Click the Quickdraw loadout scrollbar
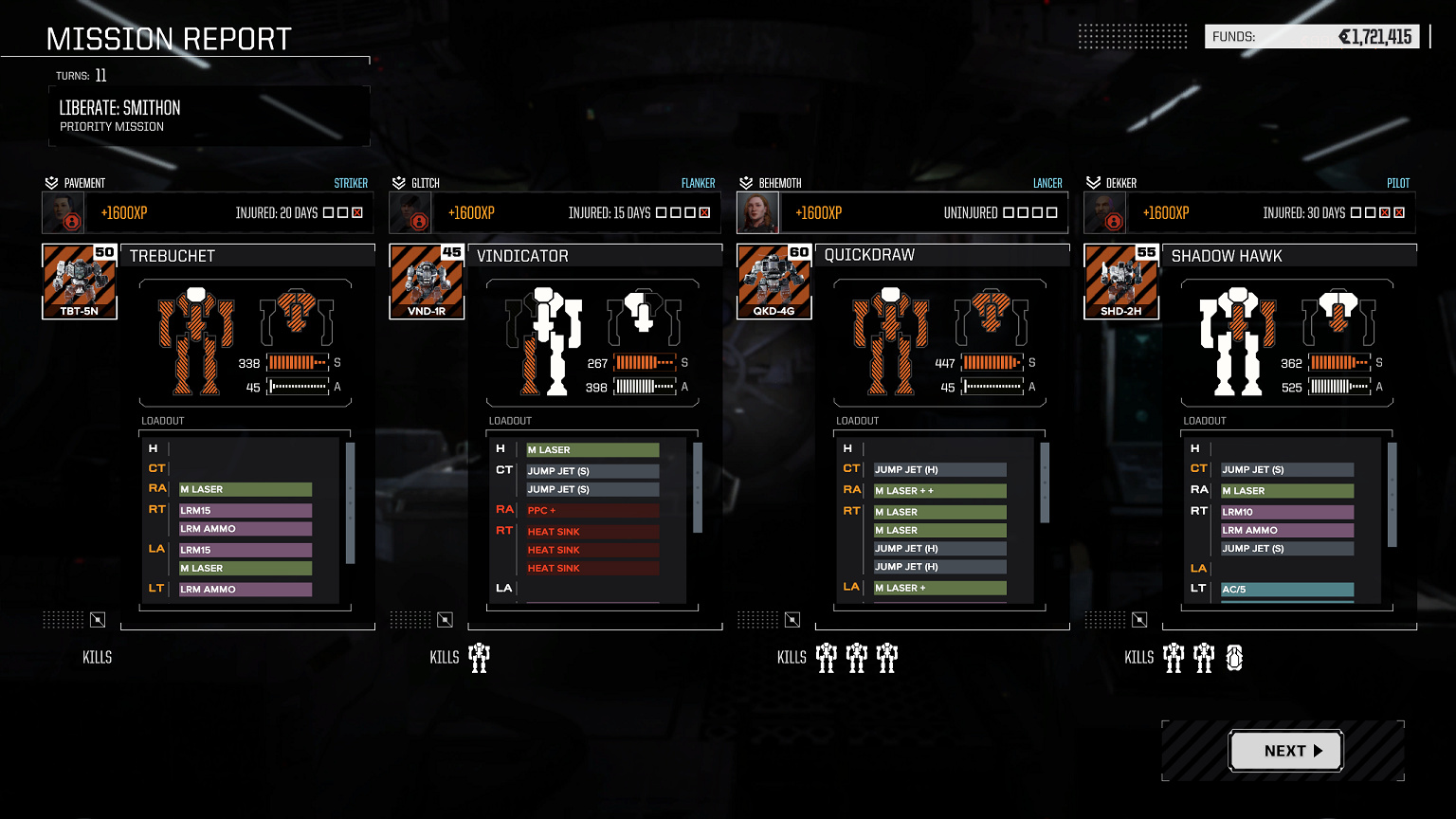Image resolution: width=1456 pixels, height=819 pixels. pos(1046,483)
